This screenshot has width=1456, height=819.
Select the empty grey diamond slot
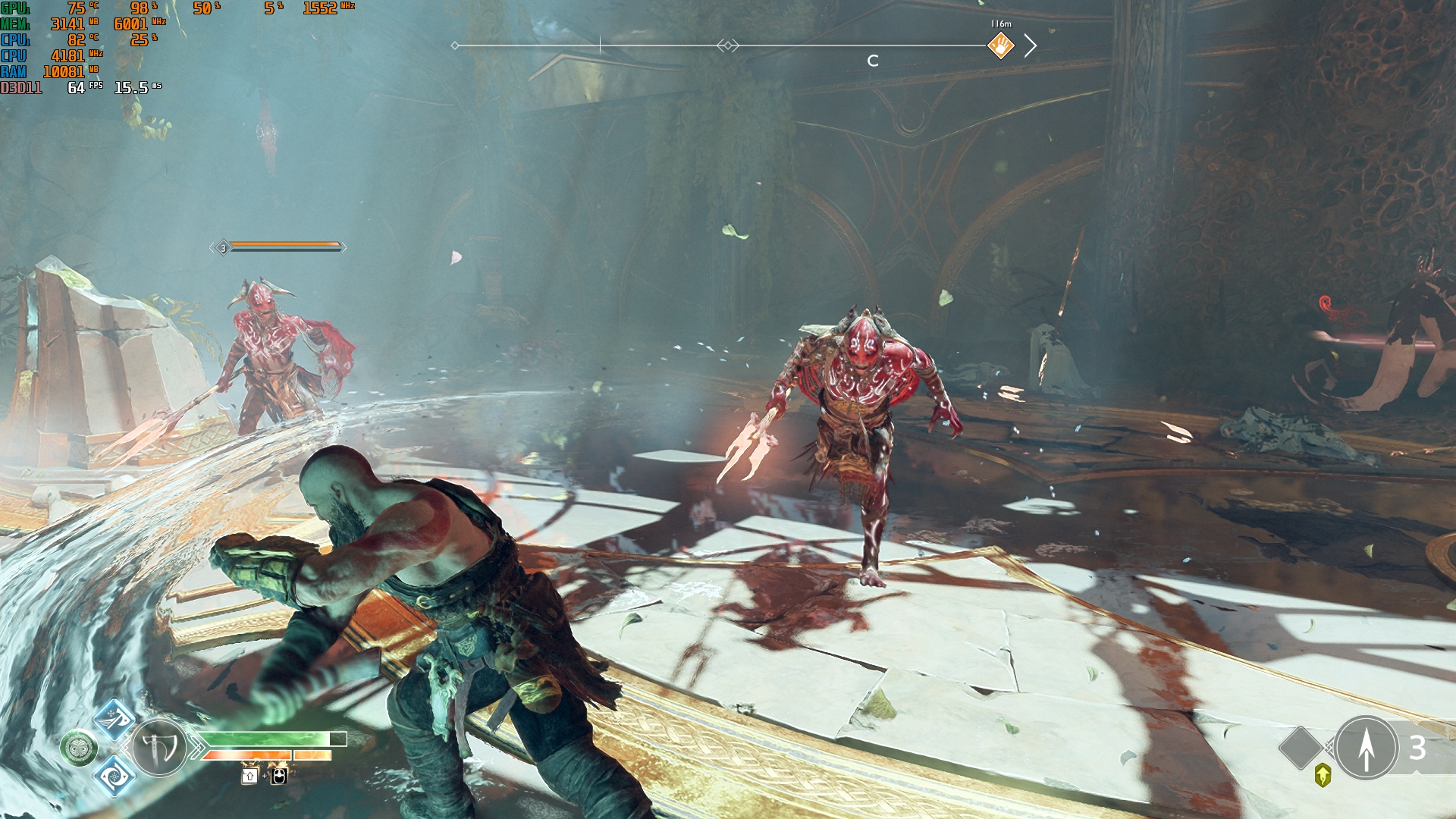1301,748
